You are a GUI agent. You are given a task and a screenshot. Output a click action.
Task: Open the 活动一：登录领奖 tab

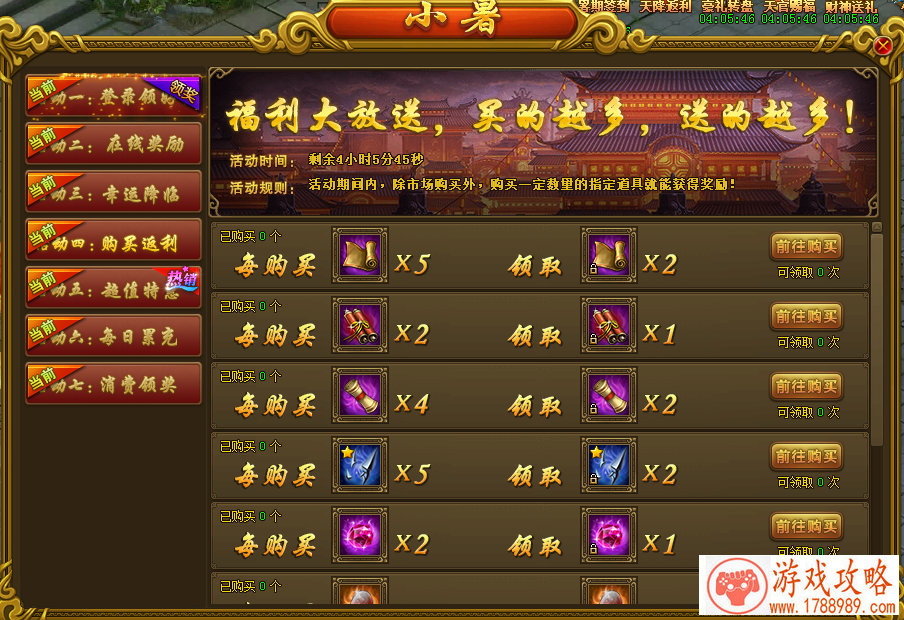pos(113,96)
